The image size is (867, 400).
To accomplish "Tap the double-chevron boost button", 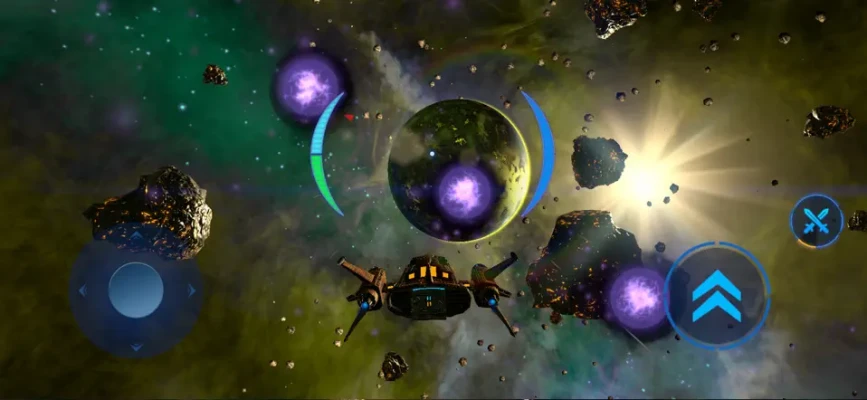I will click(x=716, y=296).
